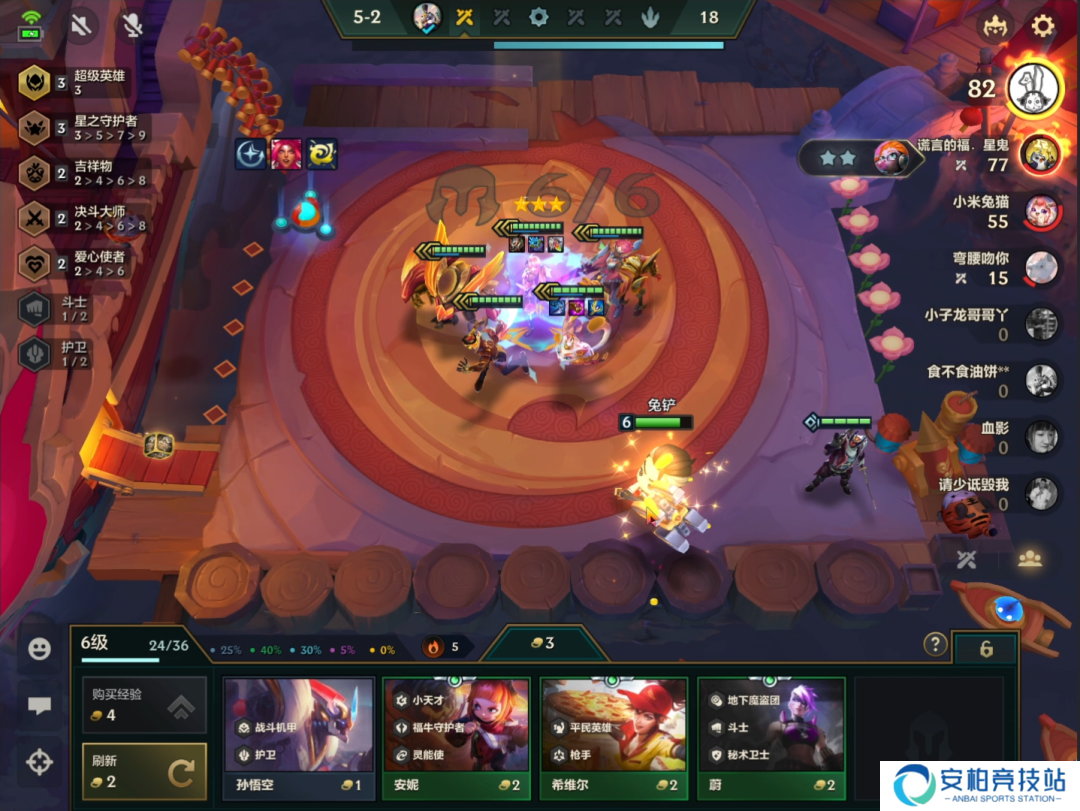Open the players list icon

pos(1029,559)
